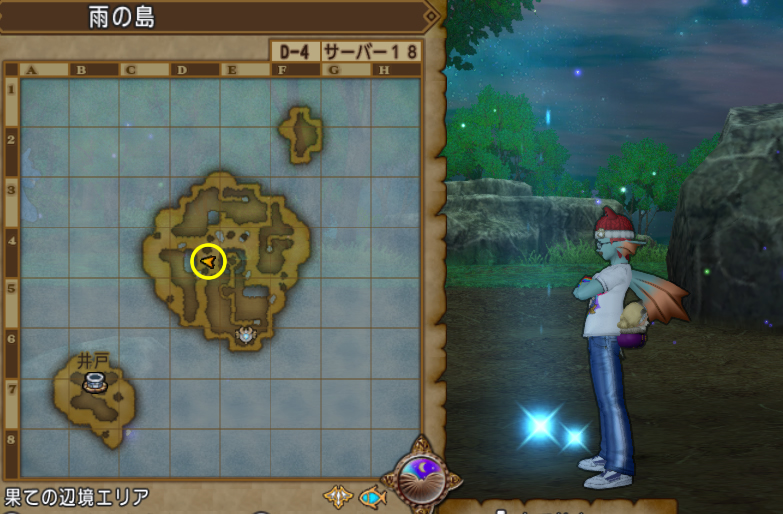This screenshot has width=783, height=514.
Task: Click the blue fish icon below the map
Action: pos(372,496)
